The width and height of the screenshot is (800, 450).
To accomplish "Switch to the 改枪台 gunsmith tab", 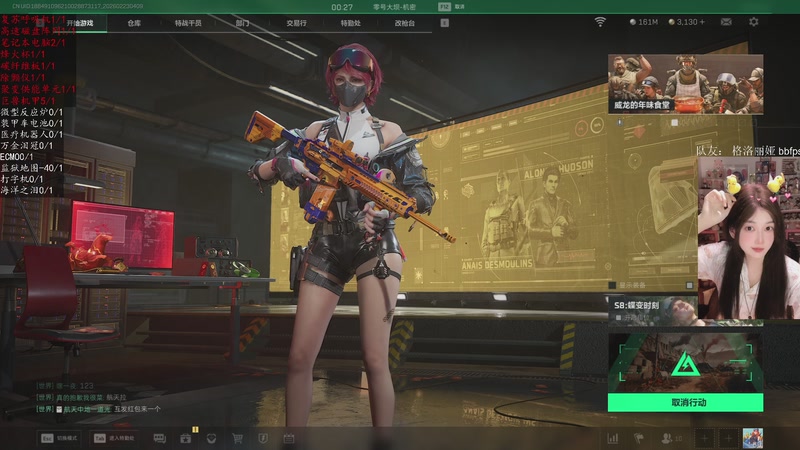I will [x=404, y=22].
